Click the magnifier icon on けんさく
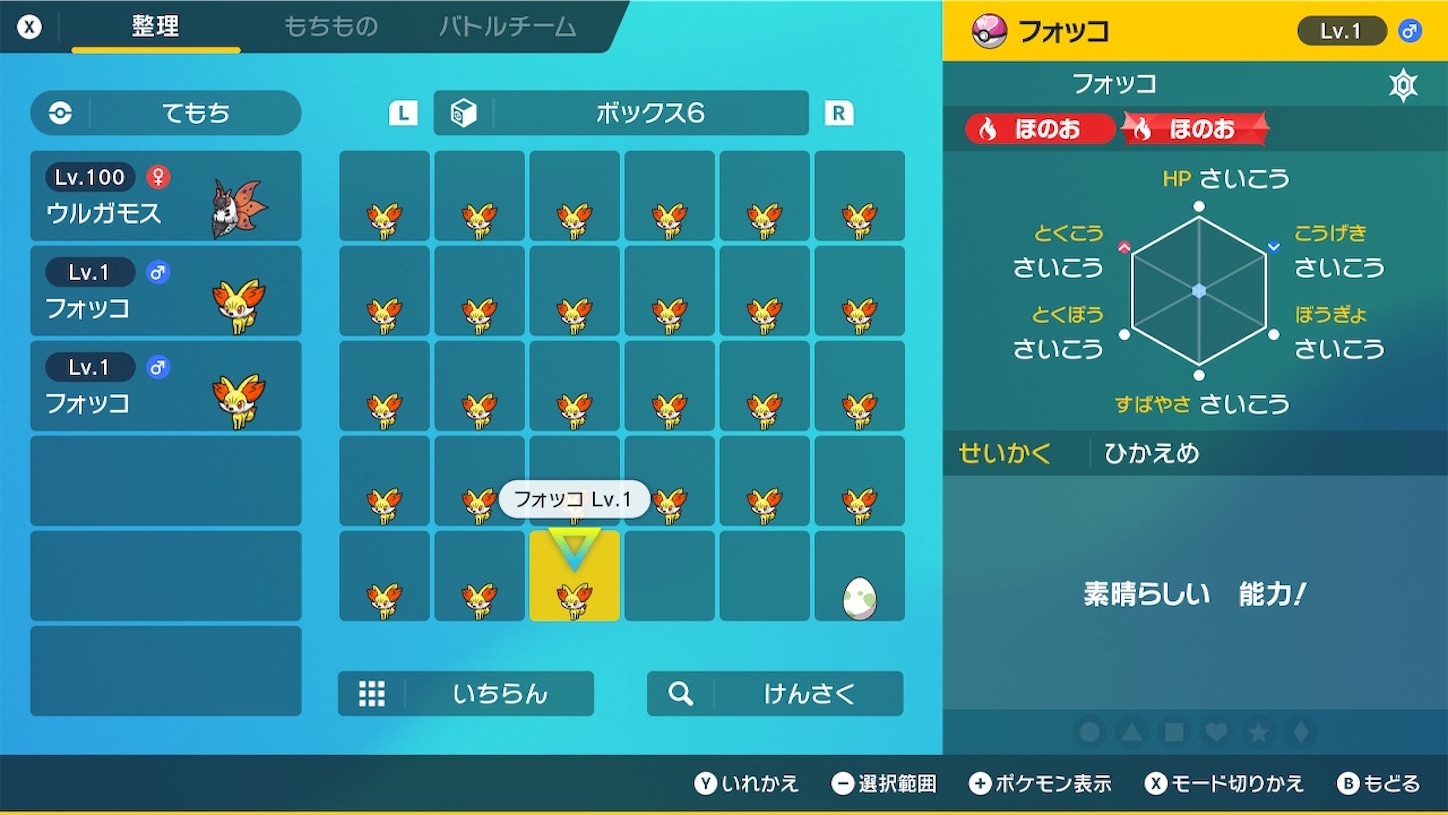 pyautogui.click(x=681, y=693)
